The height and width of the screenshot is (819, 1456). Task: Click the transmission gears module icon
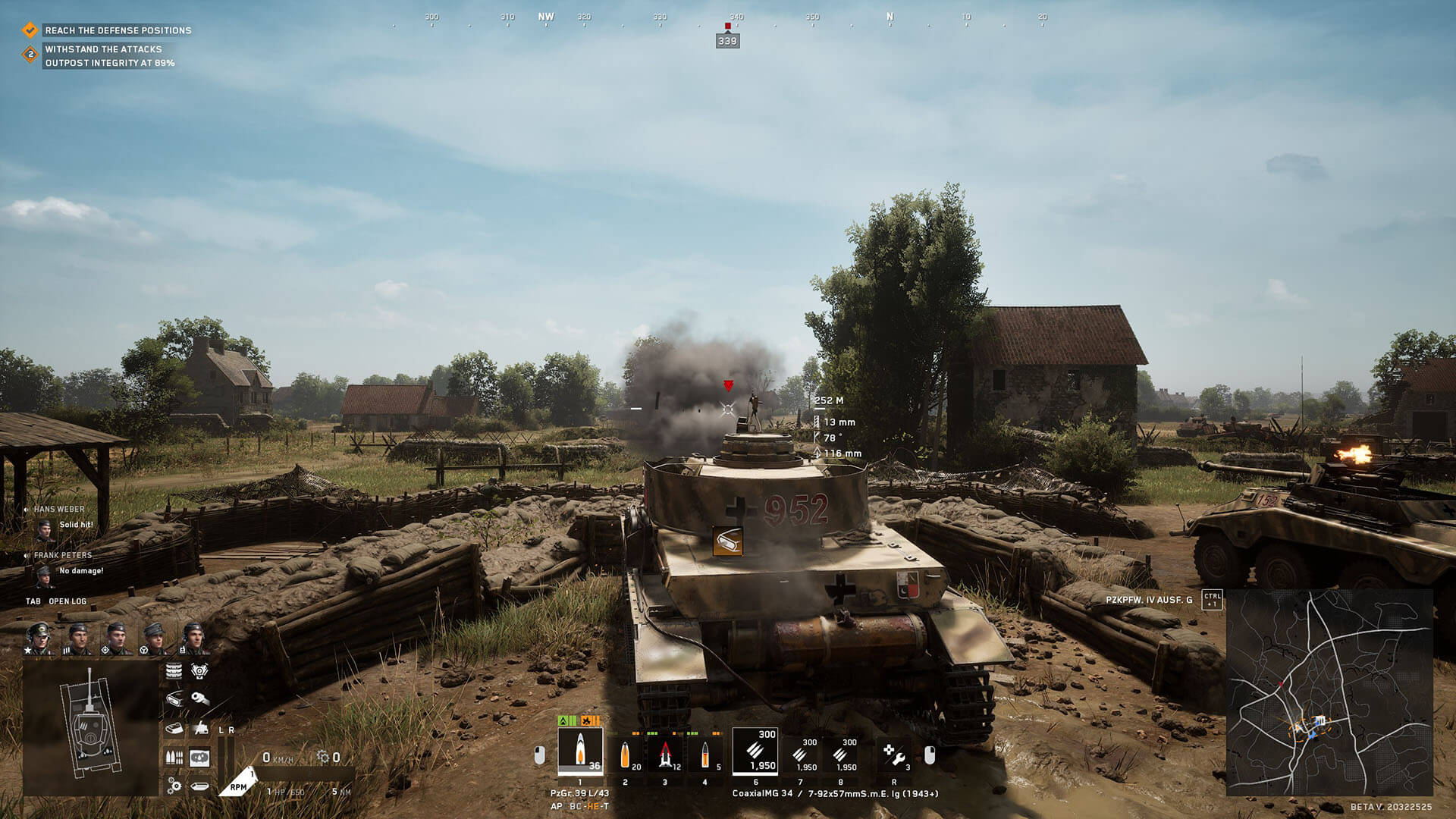174,786
